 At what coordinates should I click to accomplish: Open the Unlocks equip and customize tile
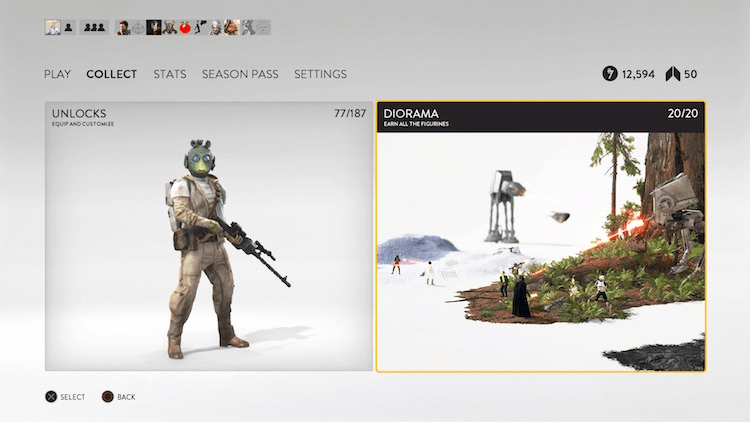click(208, 236)
